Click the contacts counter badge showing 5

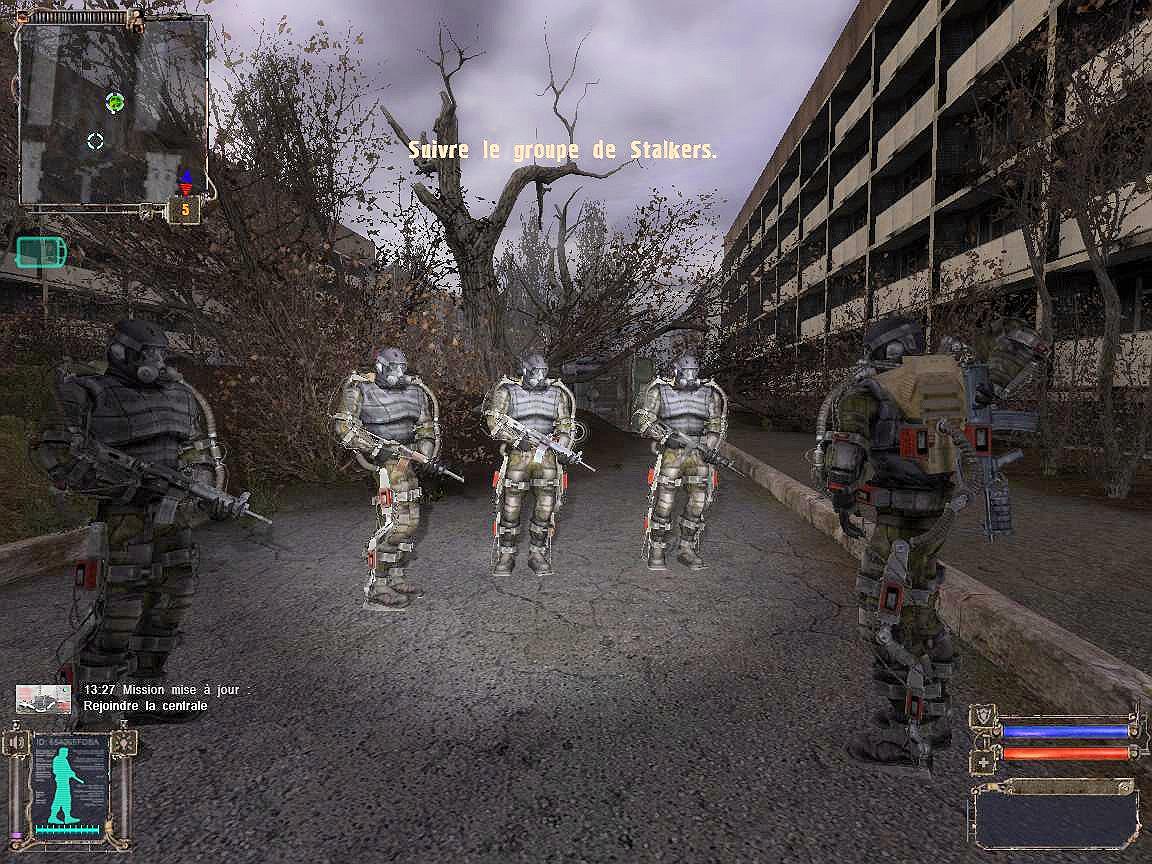(x=185, y=210)
